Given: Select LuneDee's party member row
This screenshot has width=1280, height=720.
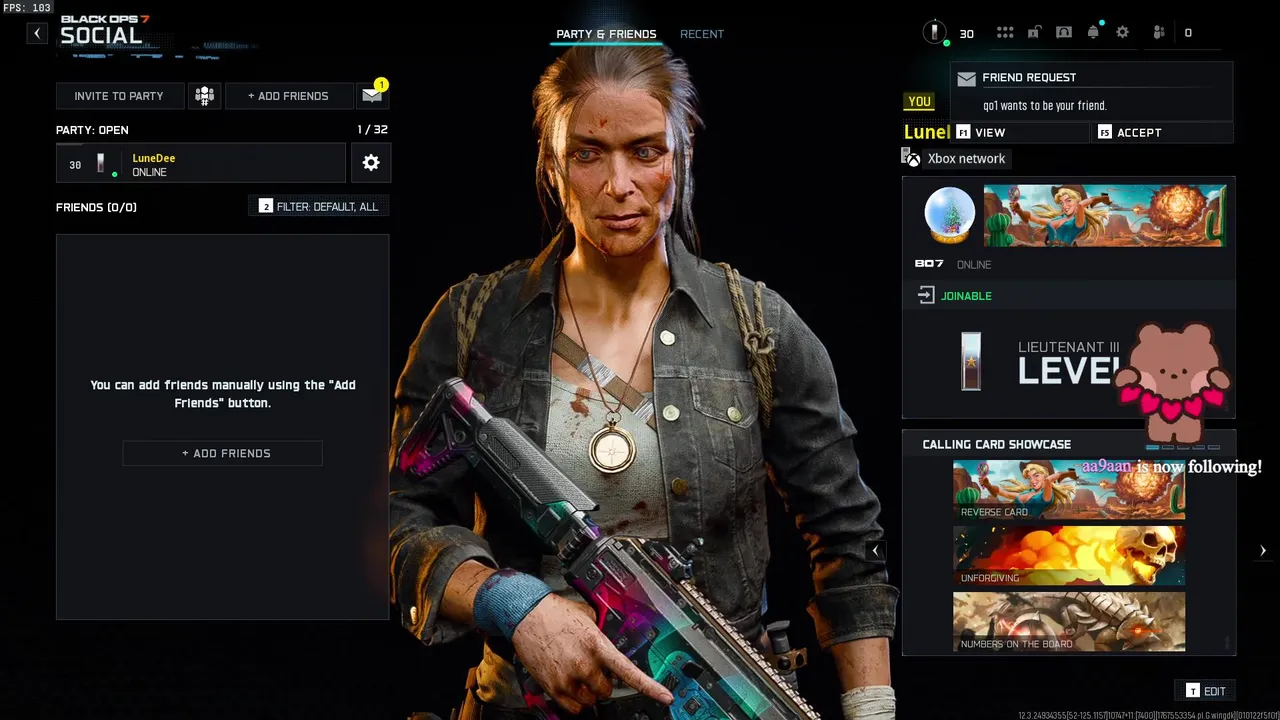Looking at the screenshot, I should pos(200,164).
